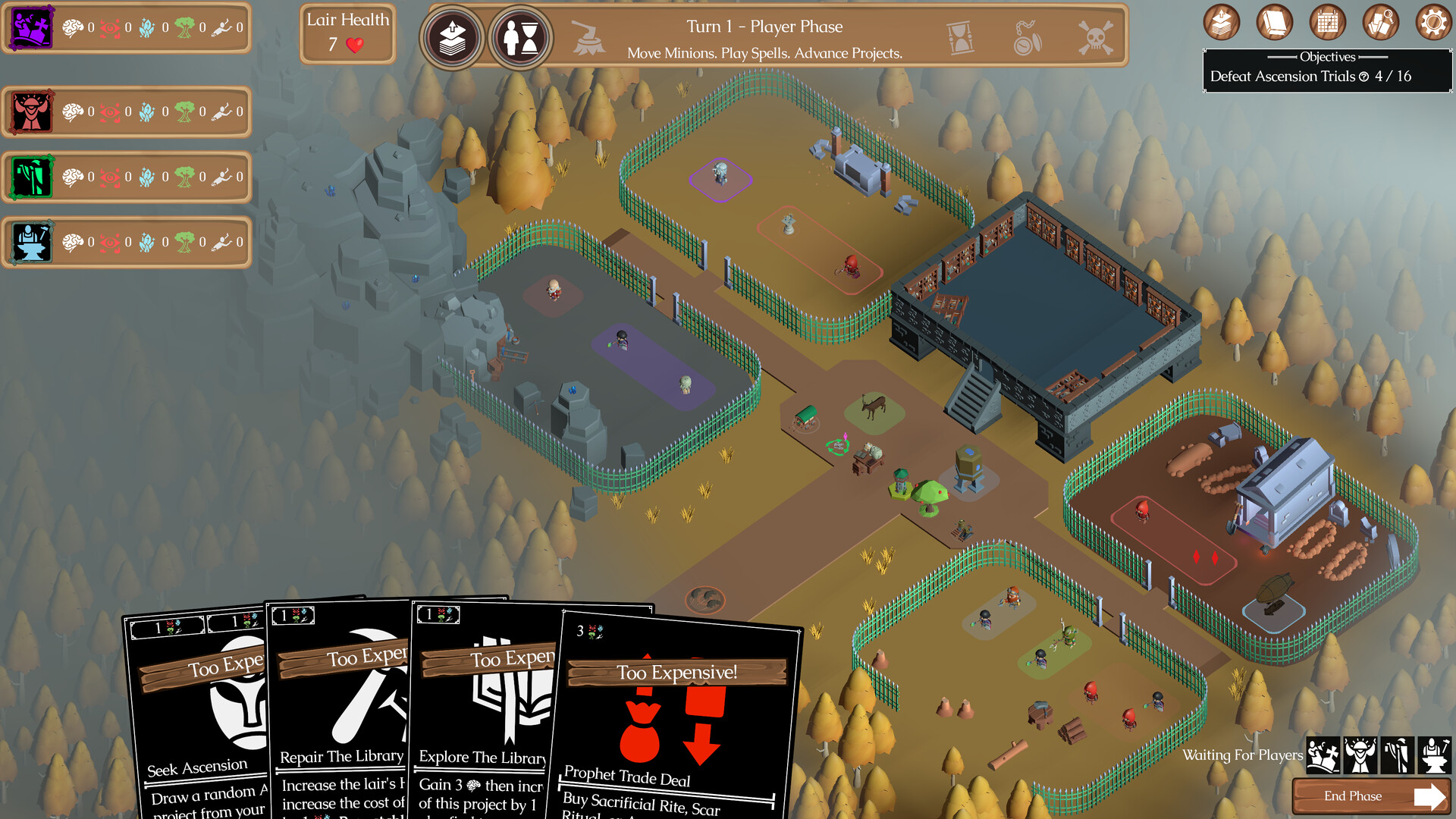Click the Defeat Ascension Trials help icon
Image resolution: width=1456 pixels, height=819 pixels.
[x=1363, y=77]
